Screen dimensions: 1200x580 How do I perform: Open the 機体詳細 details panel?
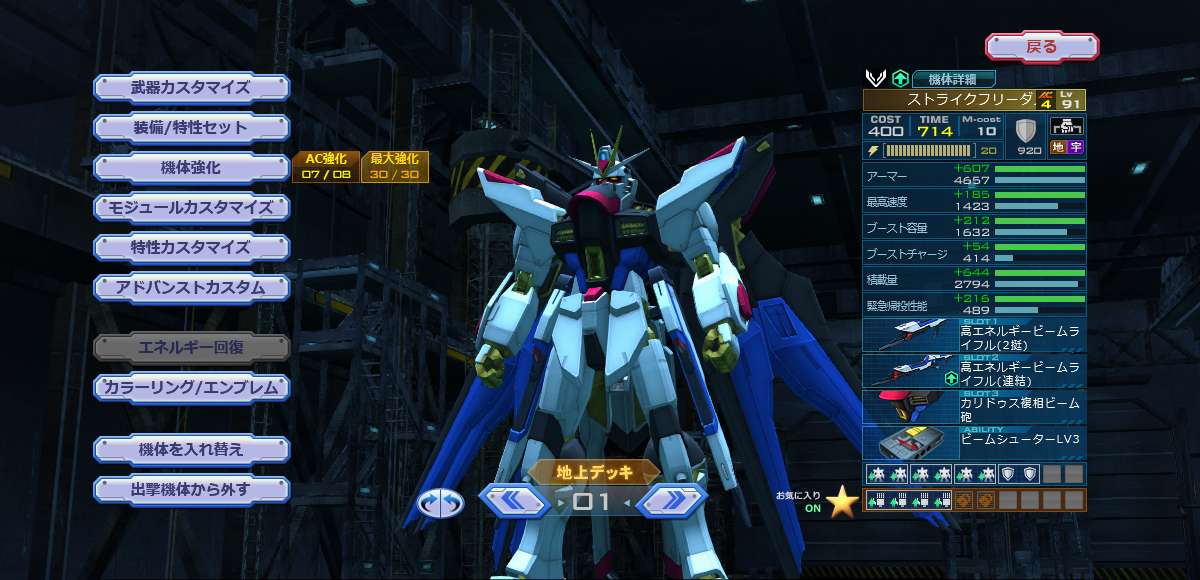coord(954,78)
